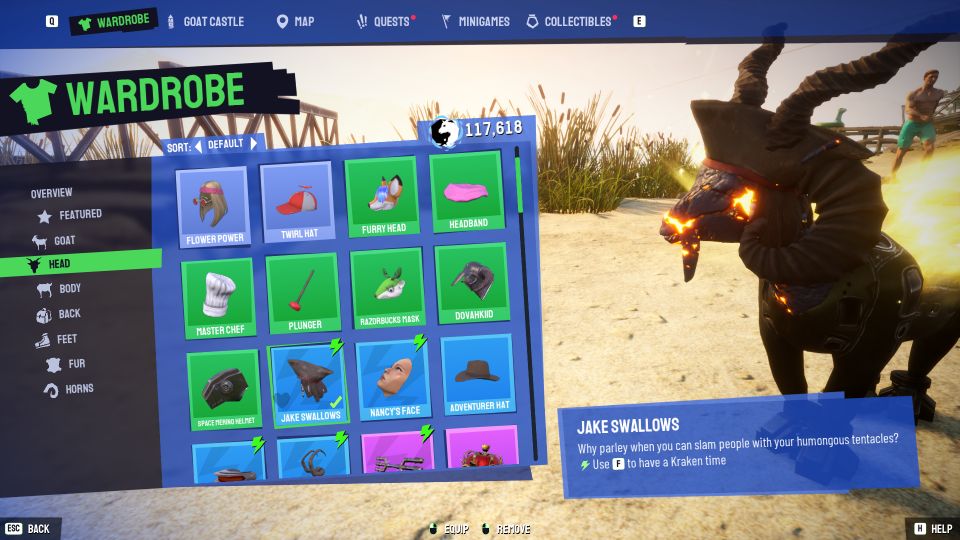This screenshot has height=540, width=960.
Task: Choose the Goat wardrobe category
Action: coord(64,240)
